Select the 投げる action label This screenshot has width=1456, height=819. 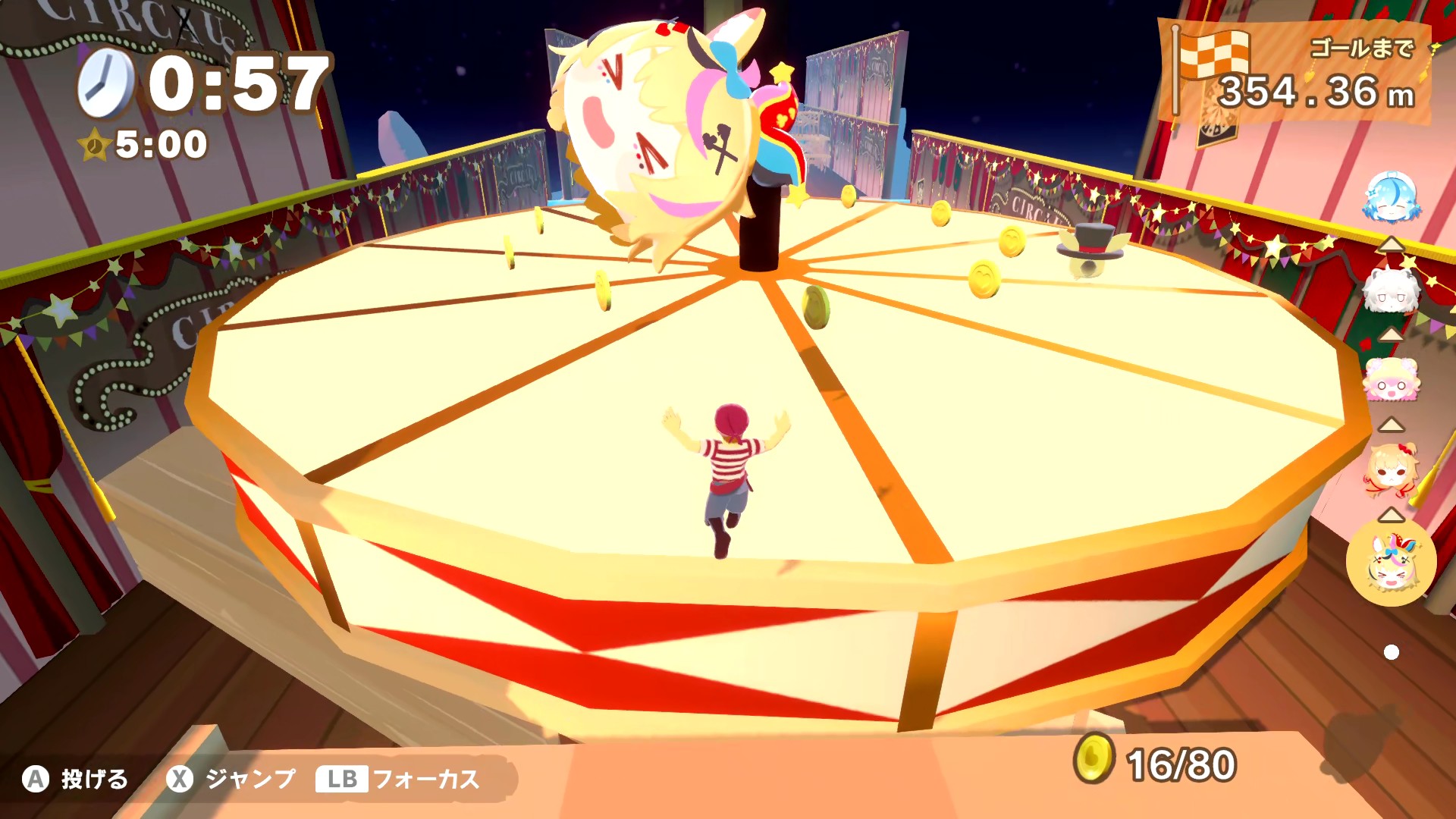pyautogui.click(x=93, y=778)
